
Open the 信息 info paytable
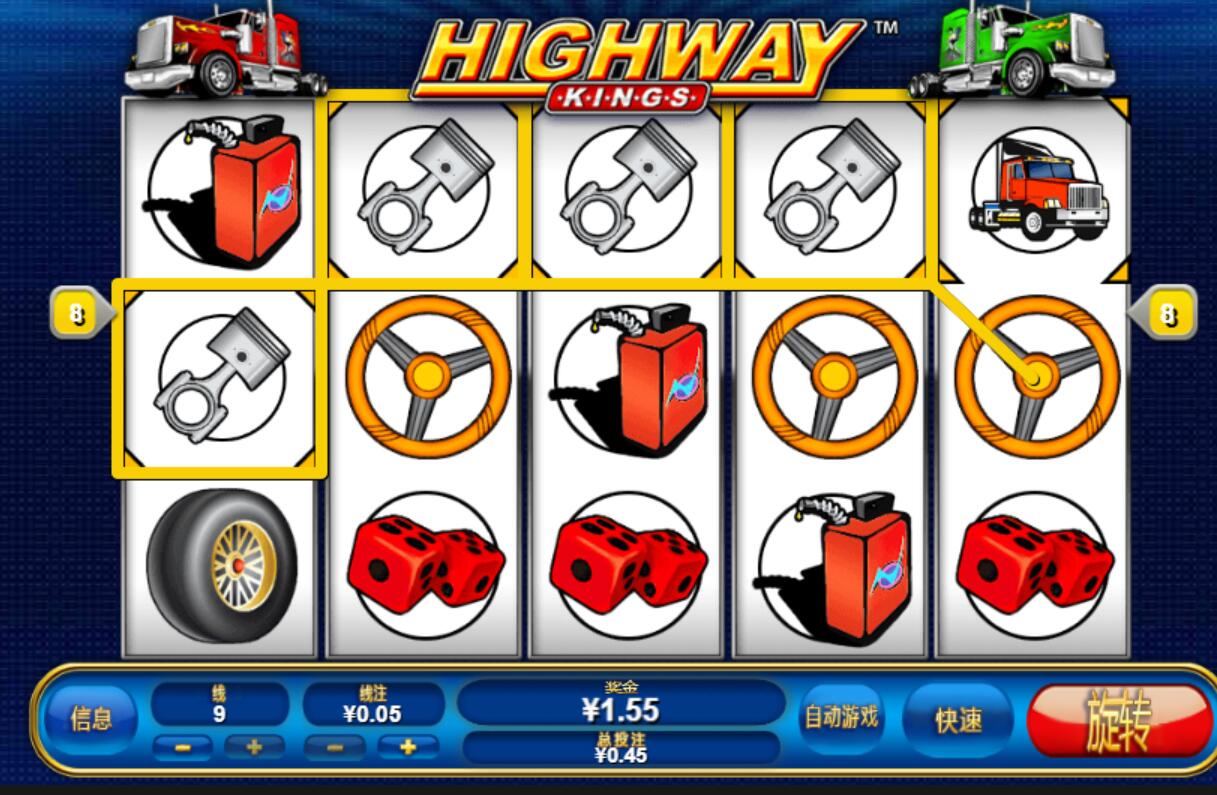pyautogui.click(x=90, y=718)
